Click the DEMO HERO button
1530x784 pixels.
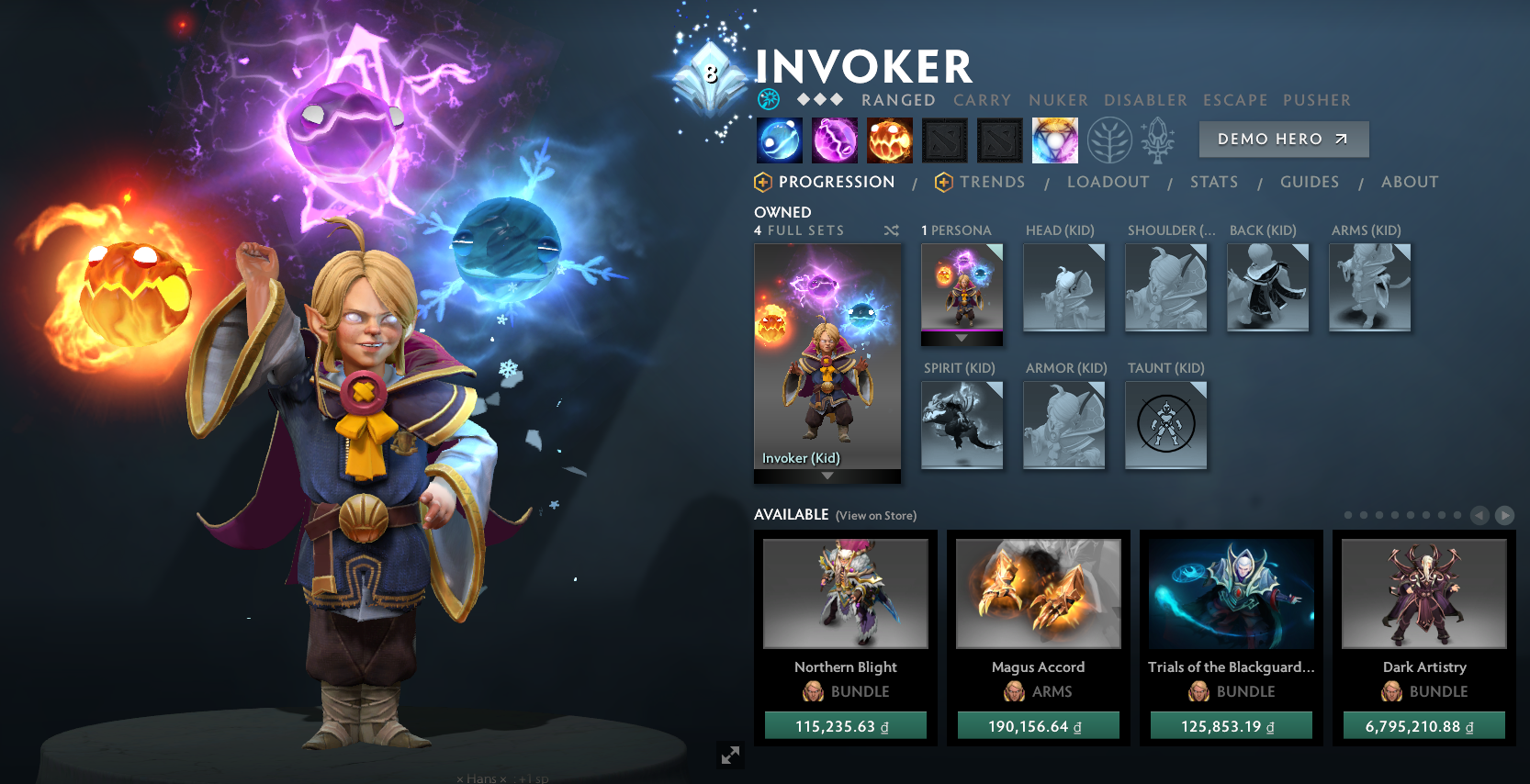tap(1283, 139)
